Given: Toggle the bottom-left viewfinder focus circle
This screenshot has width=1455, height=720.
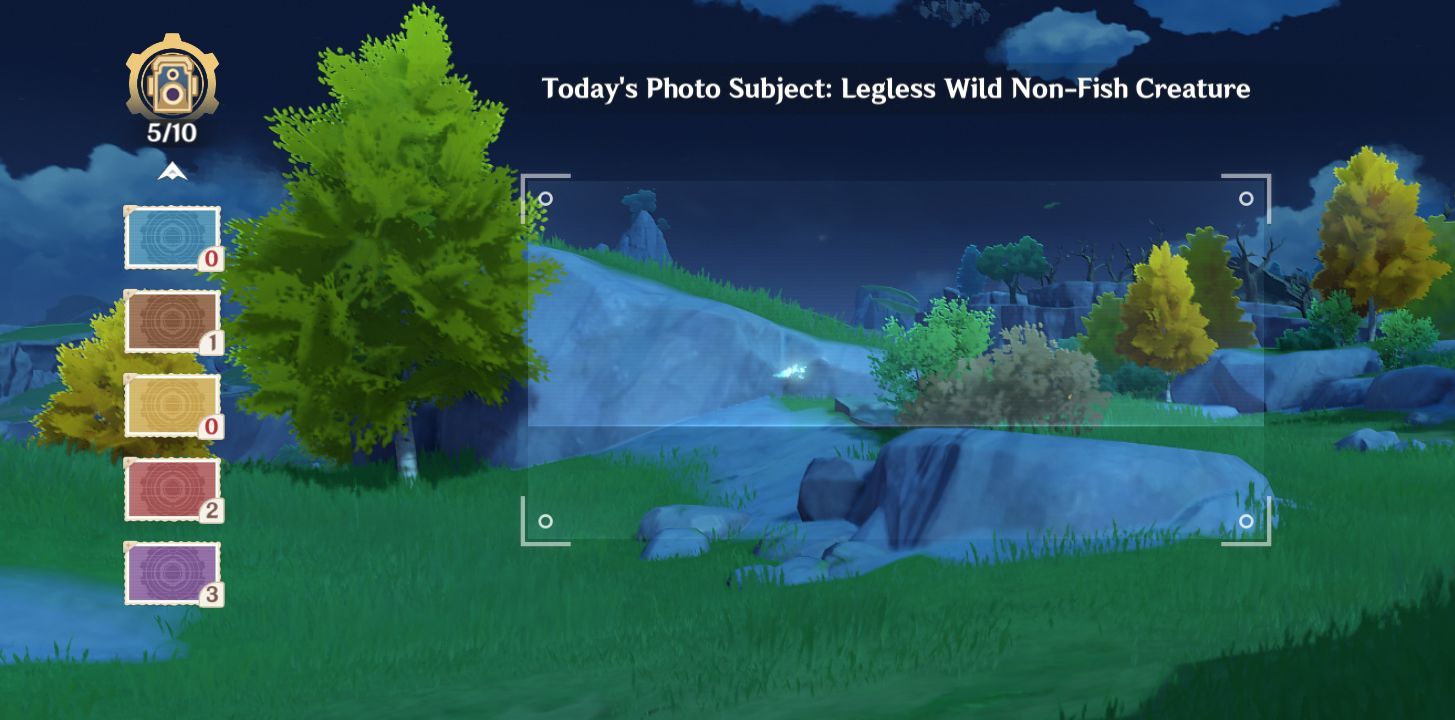Looking at the screenshot, I should [546, 521].
